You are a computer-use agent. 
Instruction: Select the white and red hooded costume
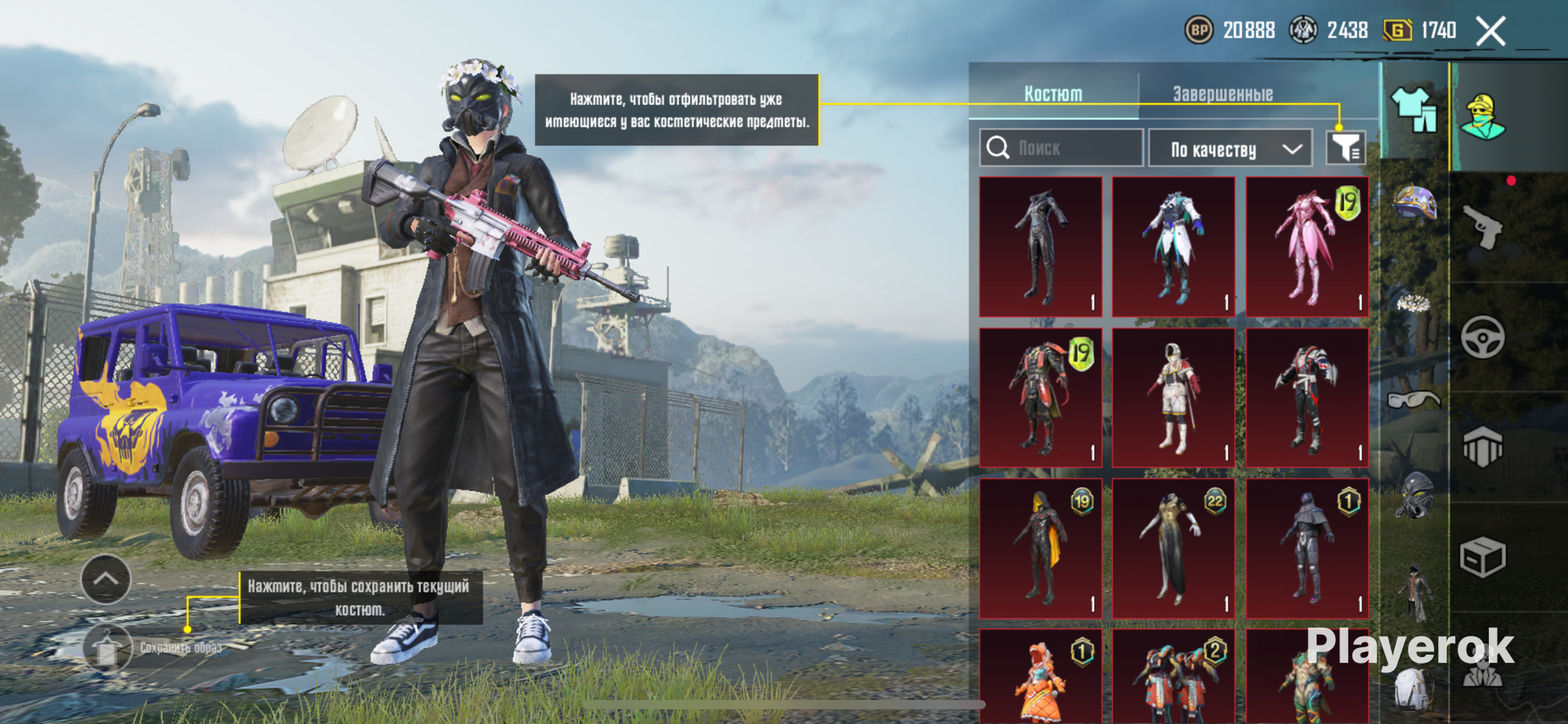click(1174, 398)
